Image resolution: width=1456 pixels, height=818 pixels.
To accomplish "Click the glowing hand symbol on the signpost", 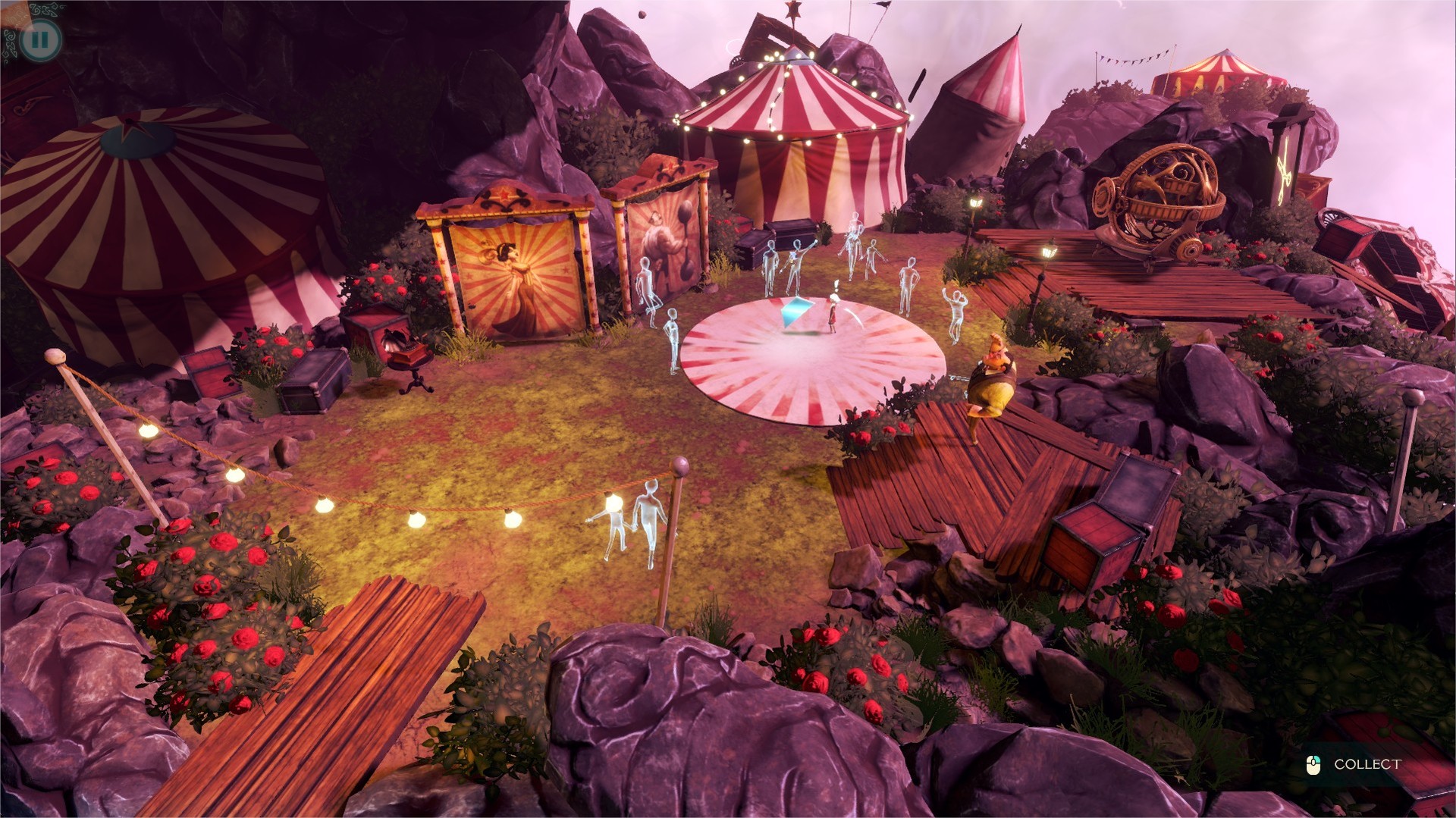I will 1284,168.
